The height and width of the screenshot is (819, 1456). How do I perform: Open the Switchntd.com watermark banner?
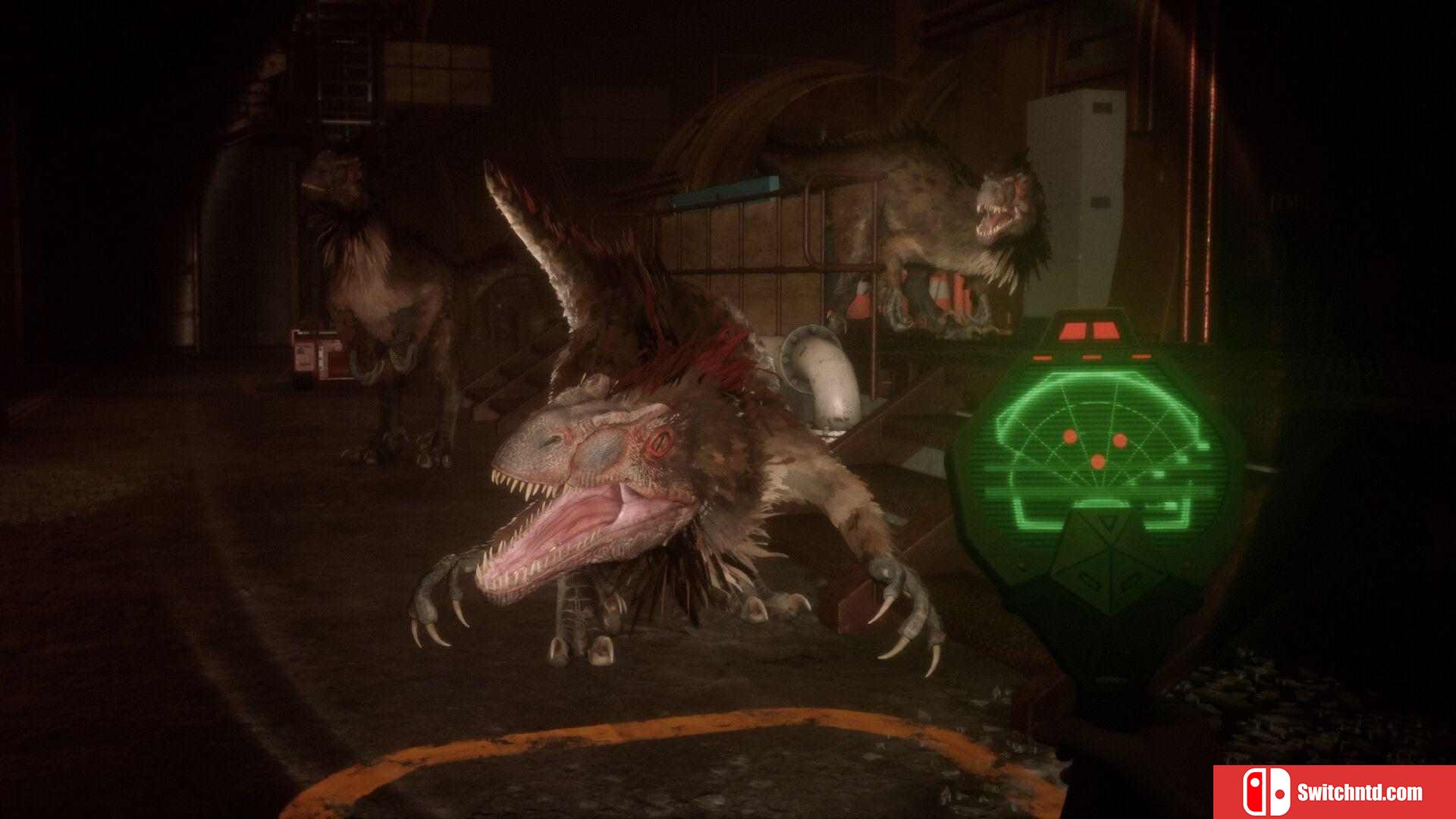pyautogui.click(x=1333, y=792)
